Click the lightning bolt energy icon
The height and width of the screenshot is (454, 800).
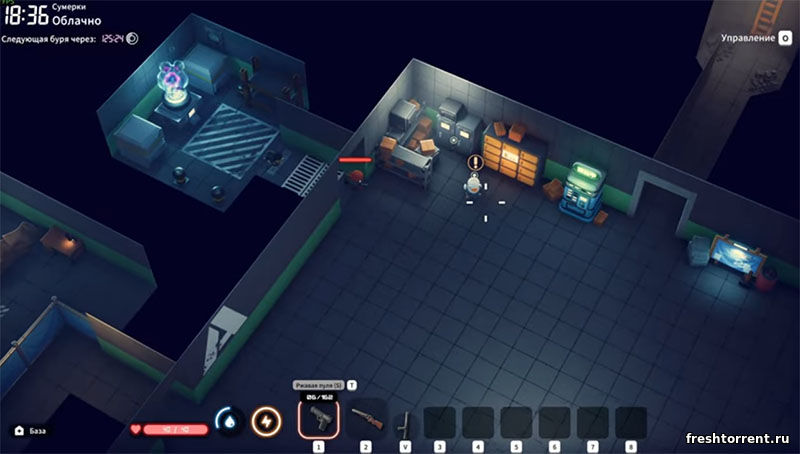(x=266, y=422)
